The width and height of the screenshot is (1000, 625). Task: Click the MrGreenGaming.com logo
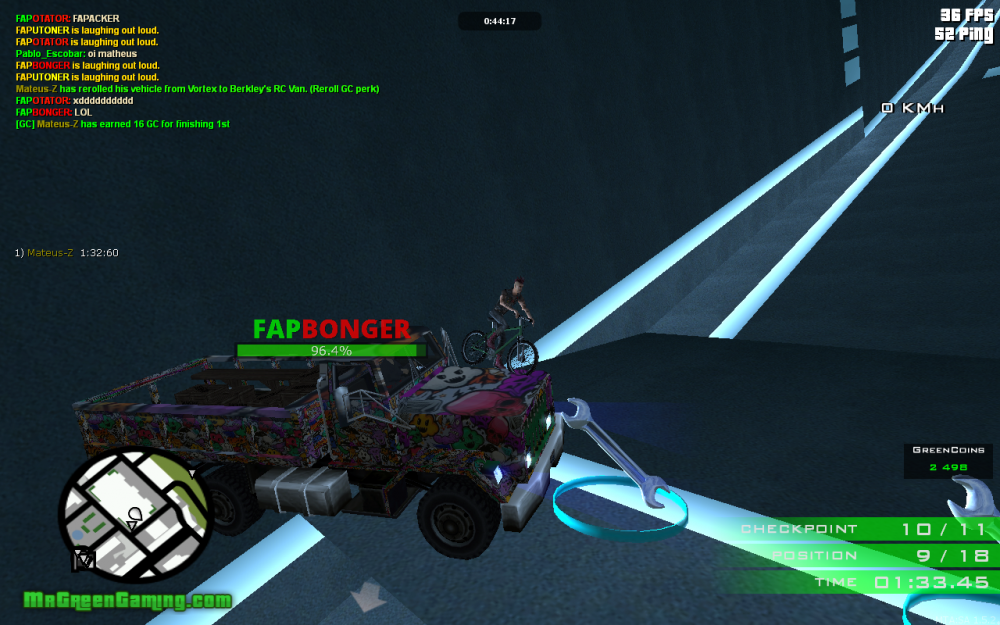[128, 601]
